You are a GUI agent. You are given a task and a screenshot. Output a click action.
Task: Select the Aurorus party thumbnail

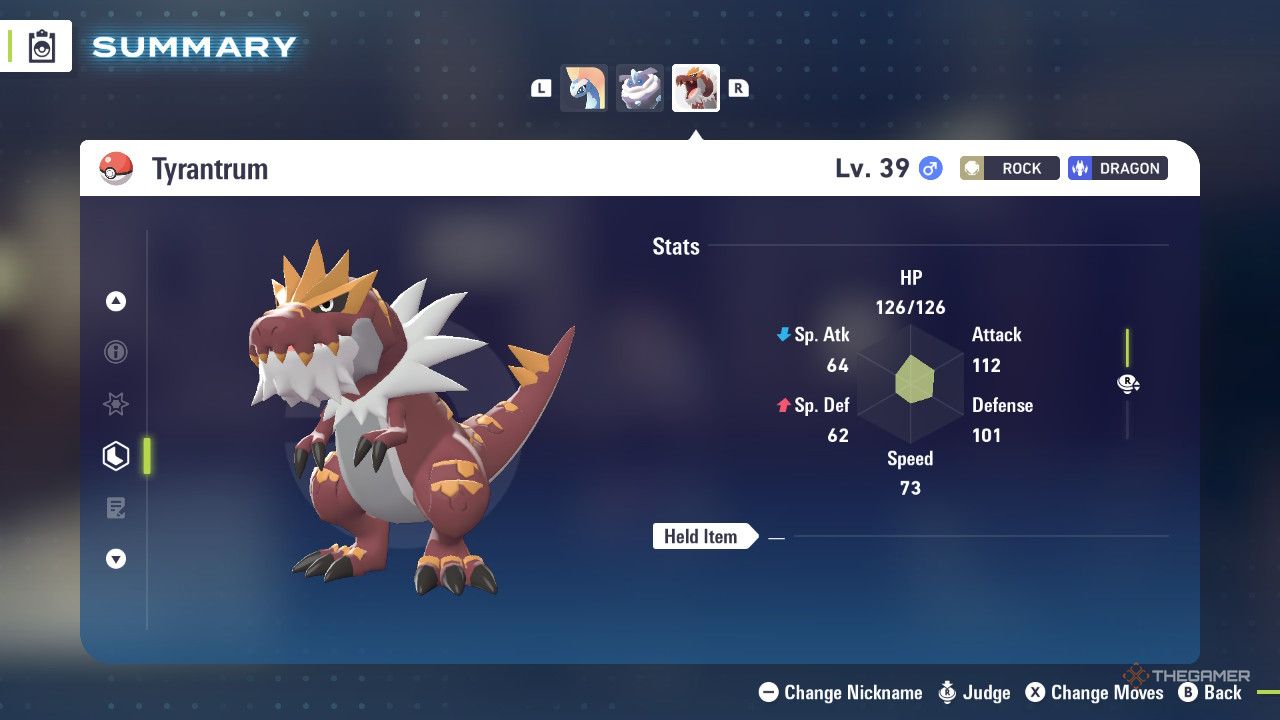pos(584,88)
